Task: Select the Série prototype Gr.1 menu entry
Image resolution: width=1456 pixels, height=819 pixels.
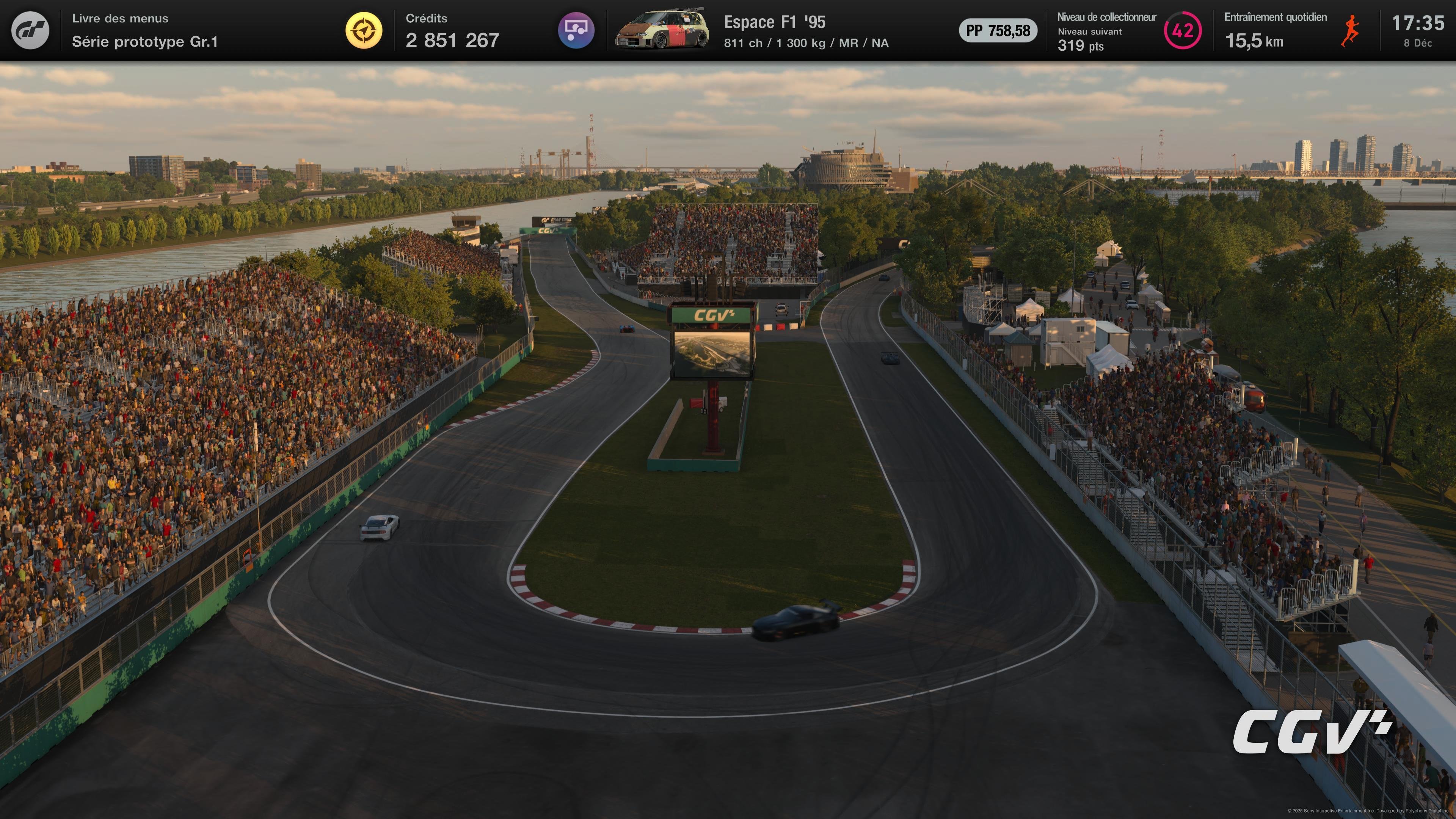Action: (x=146, y=42)
